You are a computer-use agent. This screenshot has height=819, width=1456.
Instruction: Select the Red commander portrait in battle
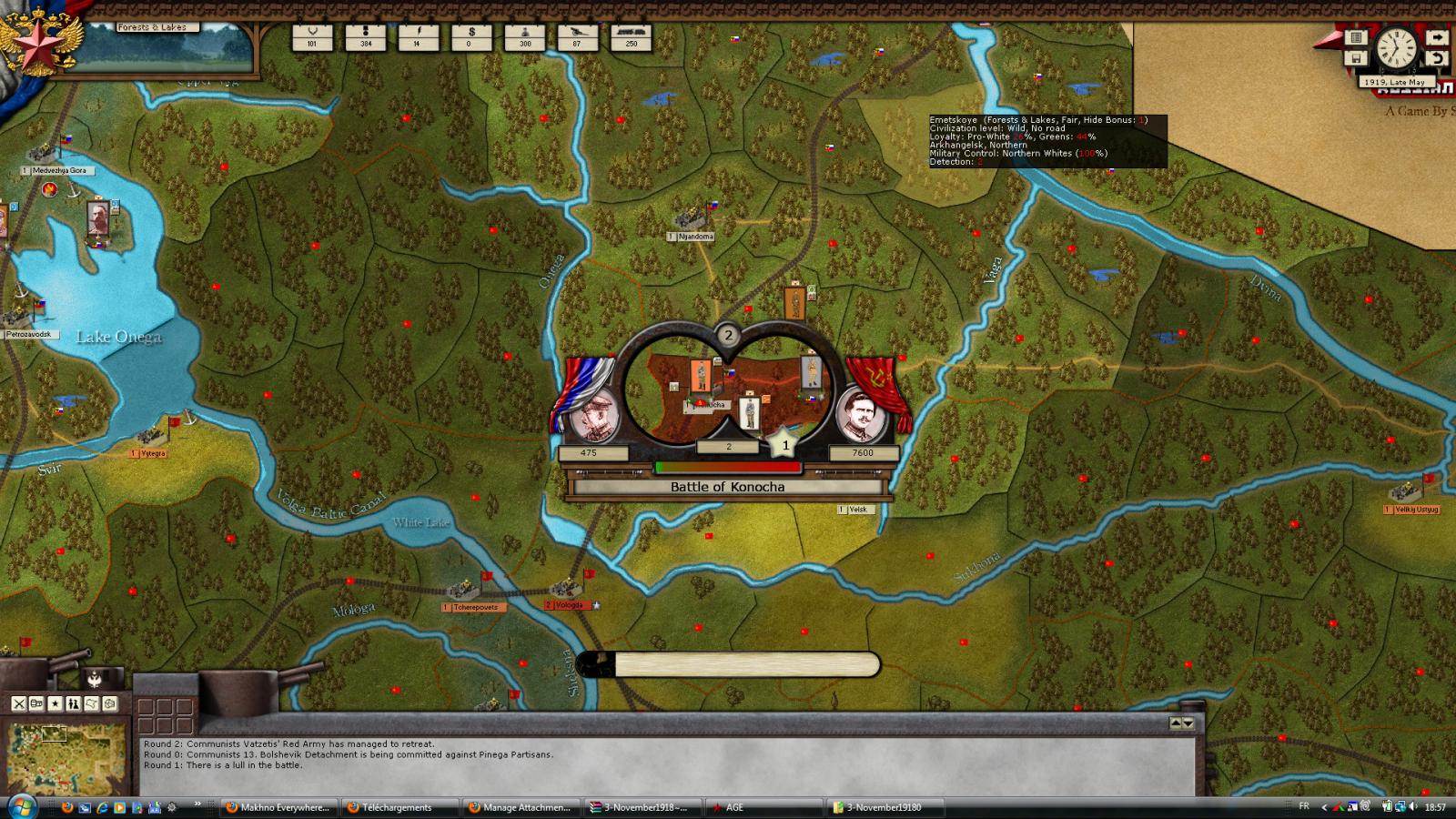[861, 414]
